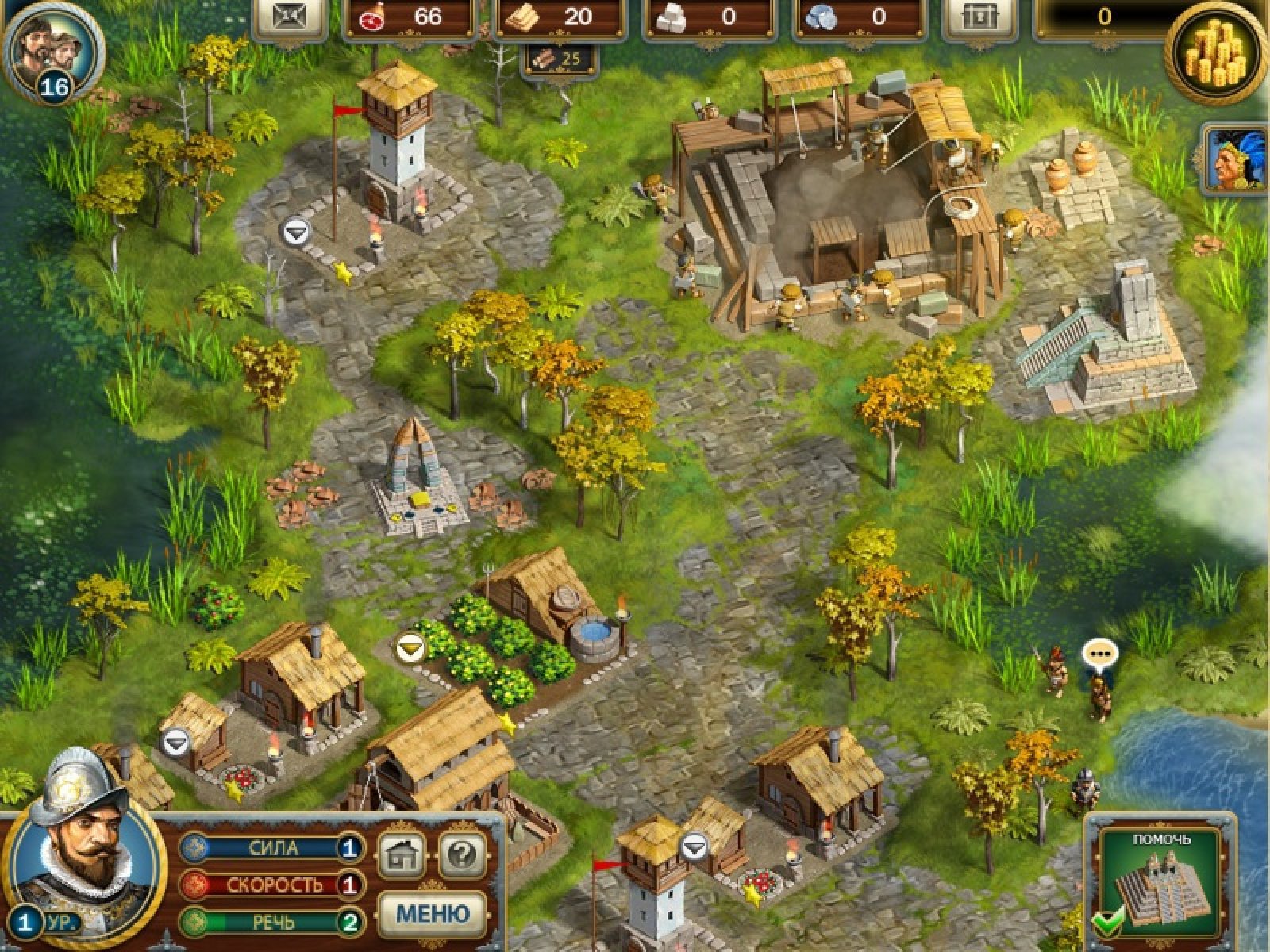Open the МЕНЮ button
This screenshot has width=1270, height=952.
(432, 912)
